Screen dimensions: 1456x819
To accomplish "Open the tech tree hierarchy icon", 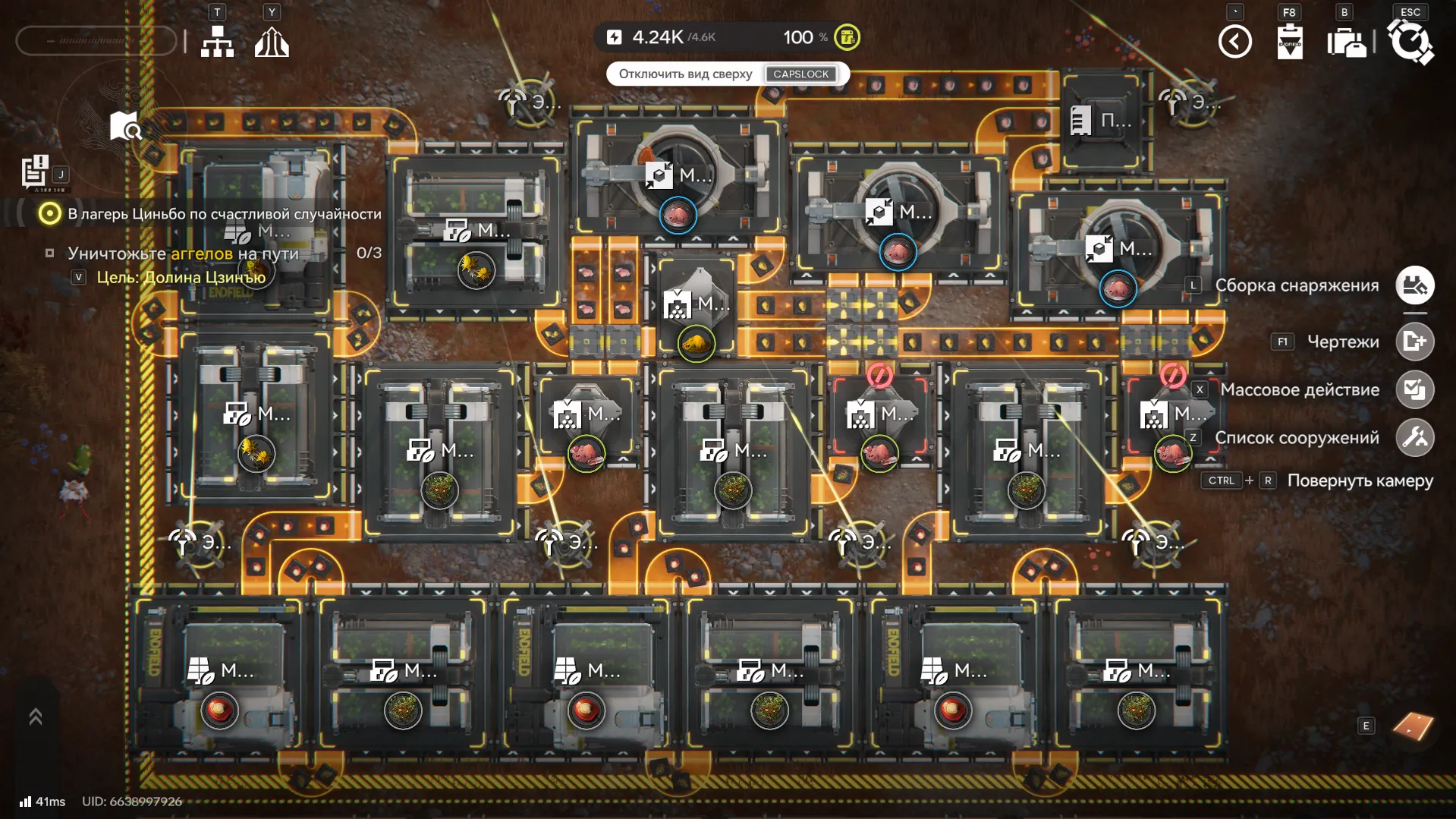I will pos(217,43).
